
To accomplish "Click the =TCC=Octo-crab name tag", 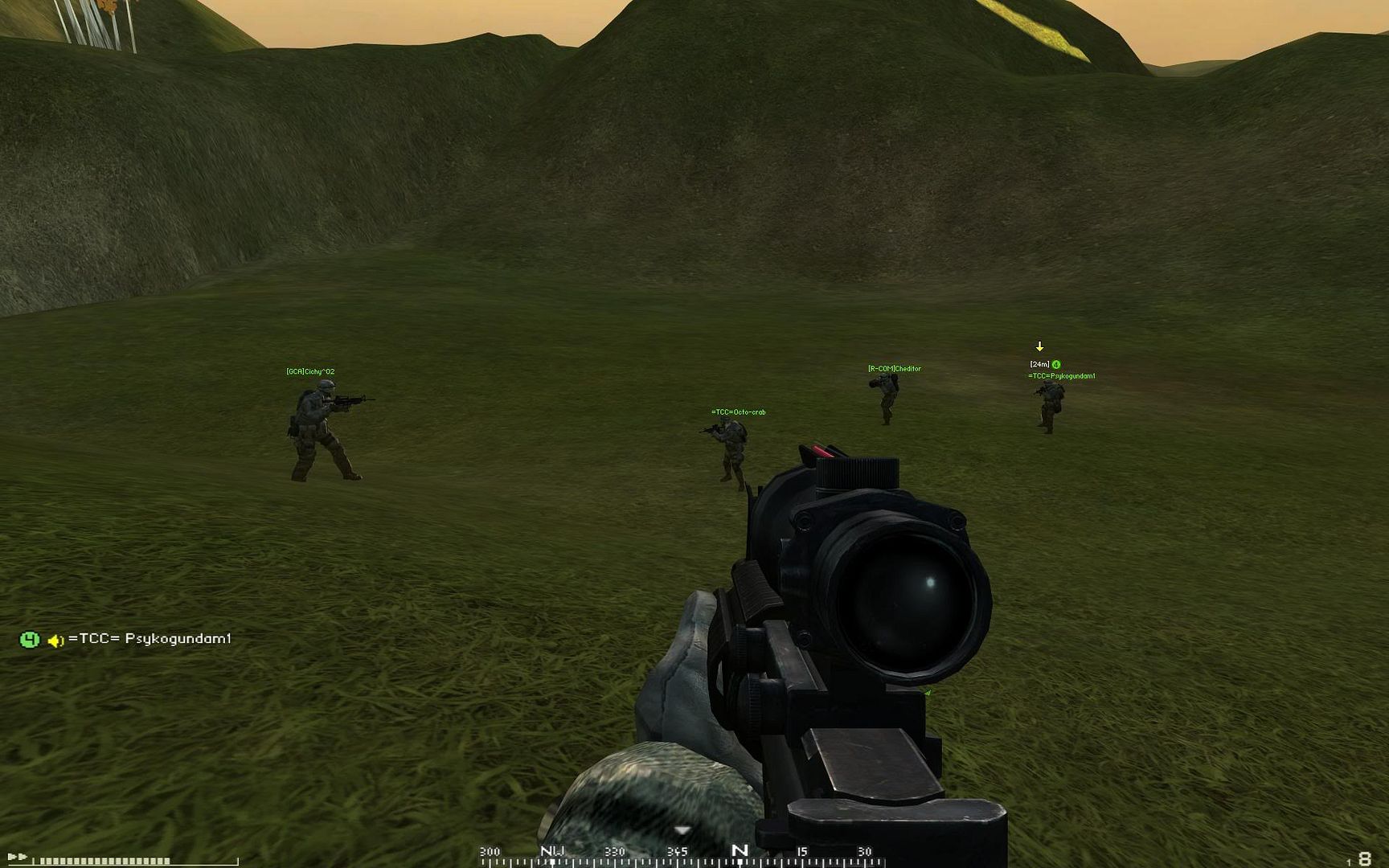I will (x=738, y=412).
